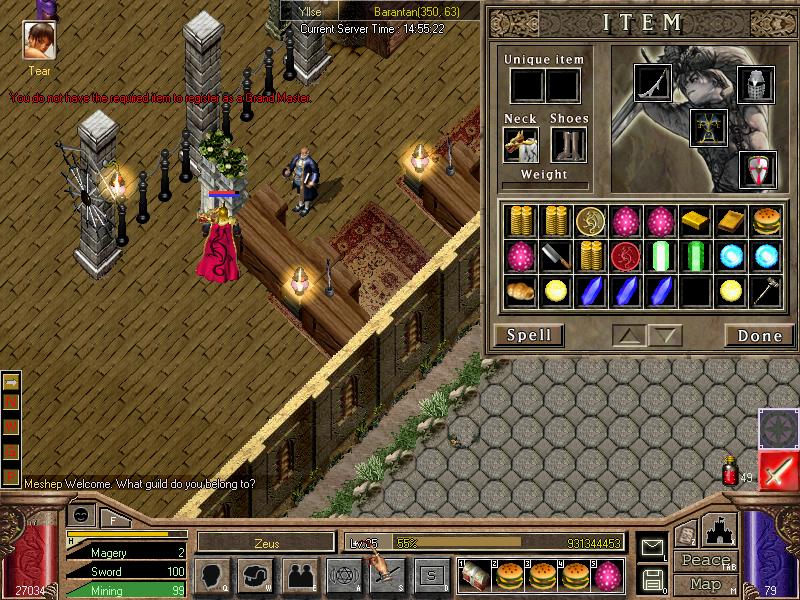Select the red sword attack skill
The height and width of the screenshot is (600, 800).
point(778,470)
